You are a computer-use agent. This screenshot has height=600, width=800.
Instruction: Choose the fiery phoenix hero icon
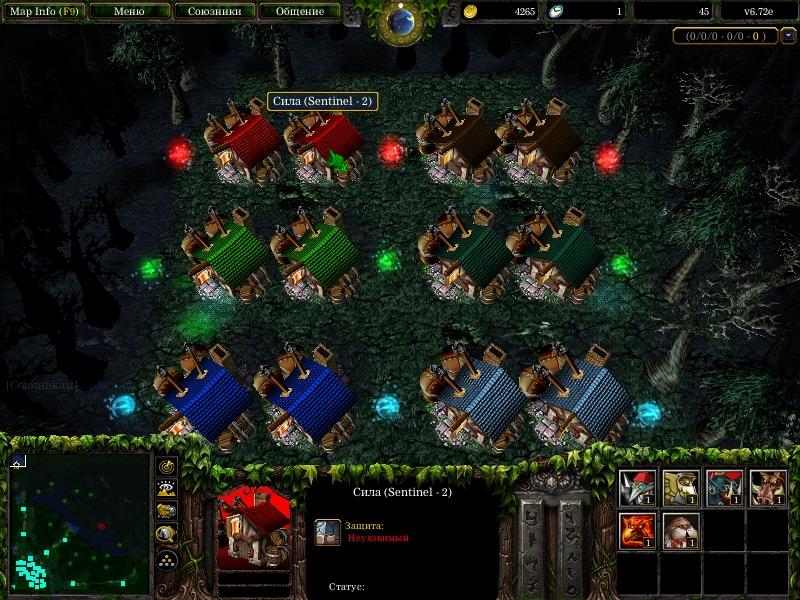tap(638, 530)
